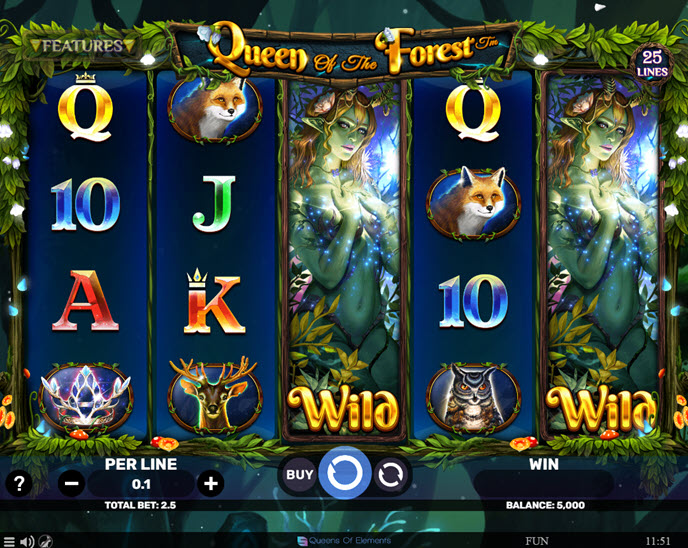
Task: Click the BUY feature button
Action: 300,475
